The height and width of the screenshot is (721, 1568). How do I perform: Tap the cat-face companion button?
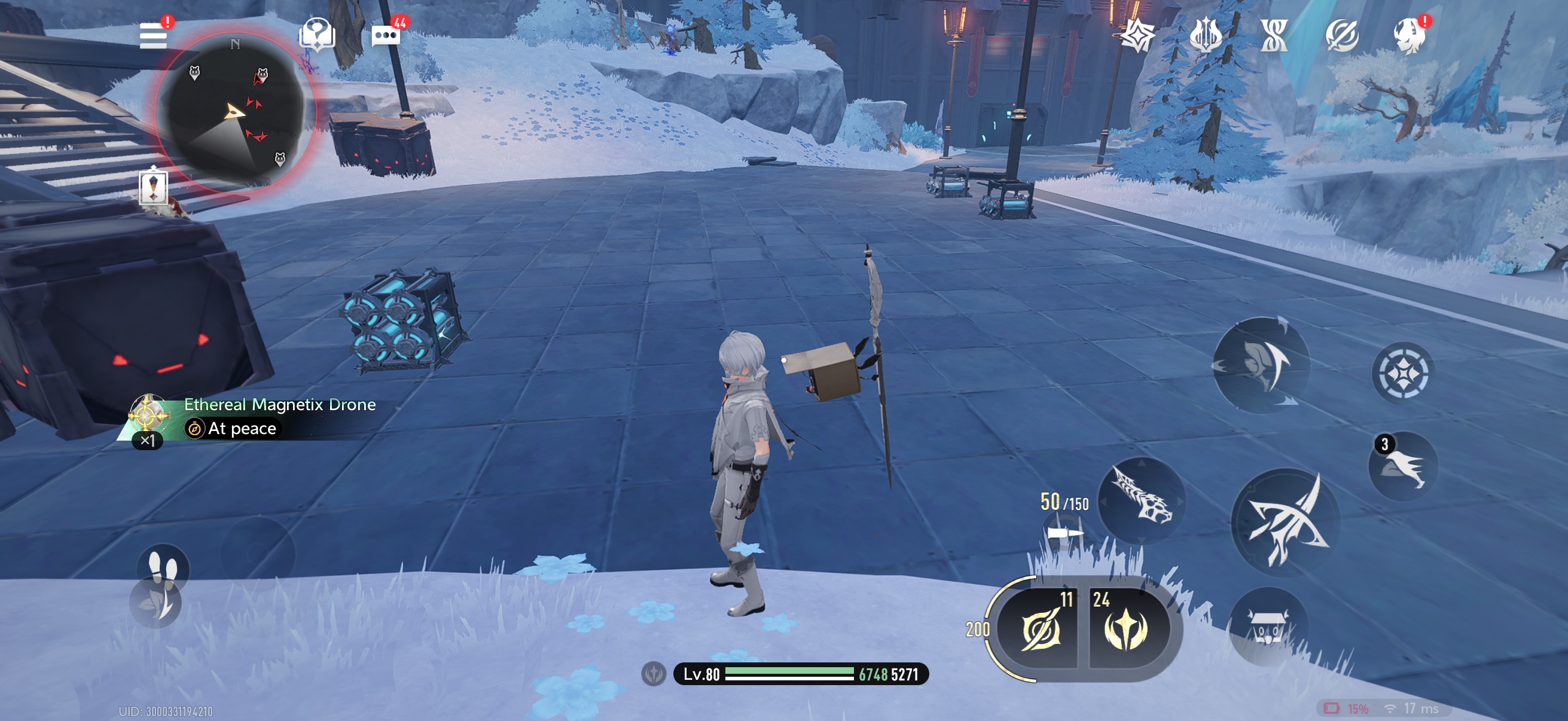[1268, 627]
